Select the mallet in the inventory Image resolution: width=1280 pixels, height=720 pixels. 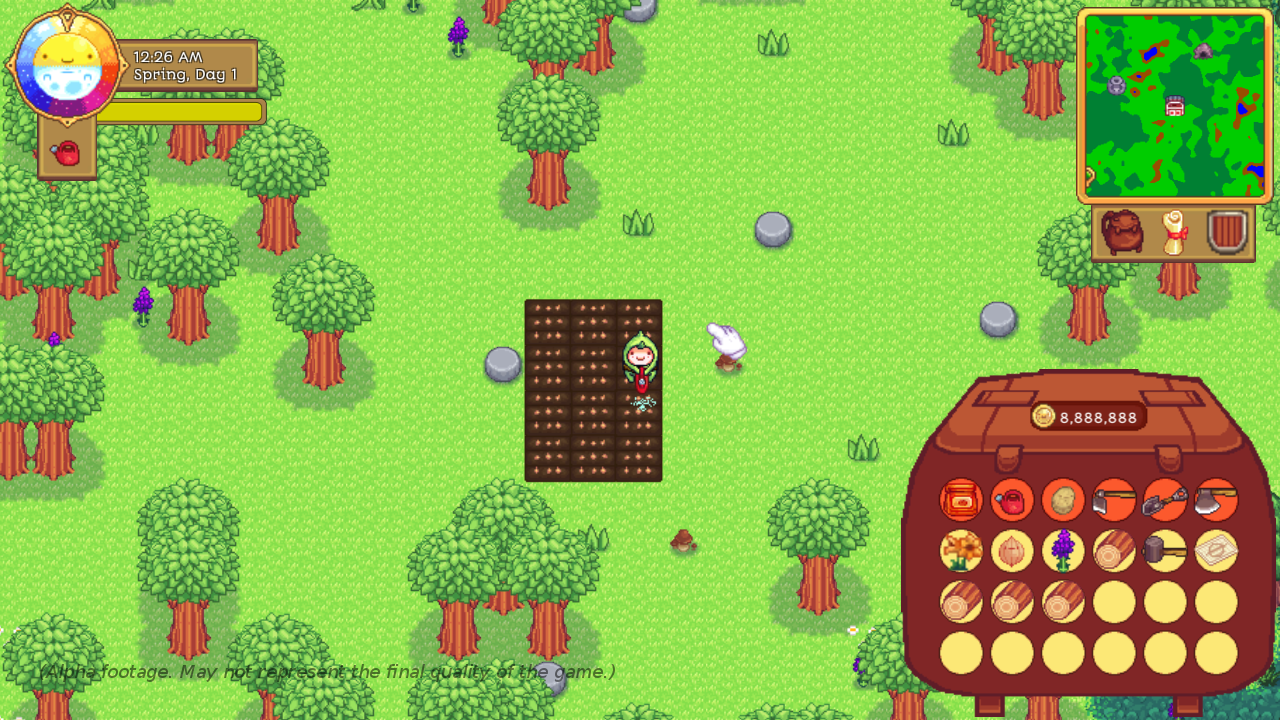click(x=1163, y=551)
